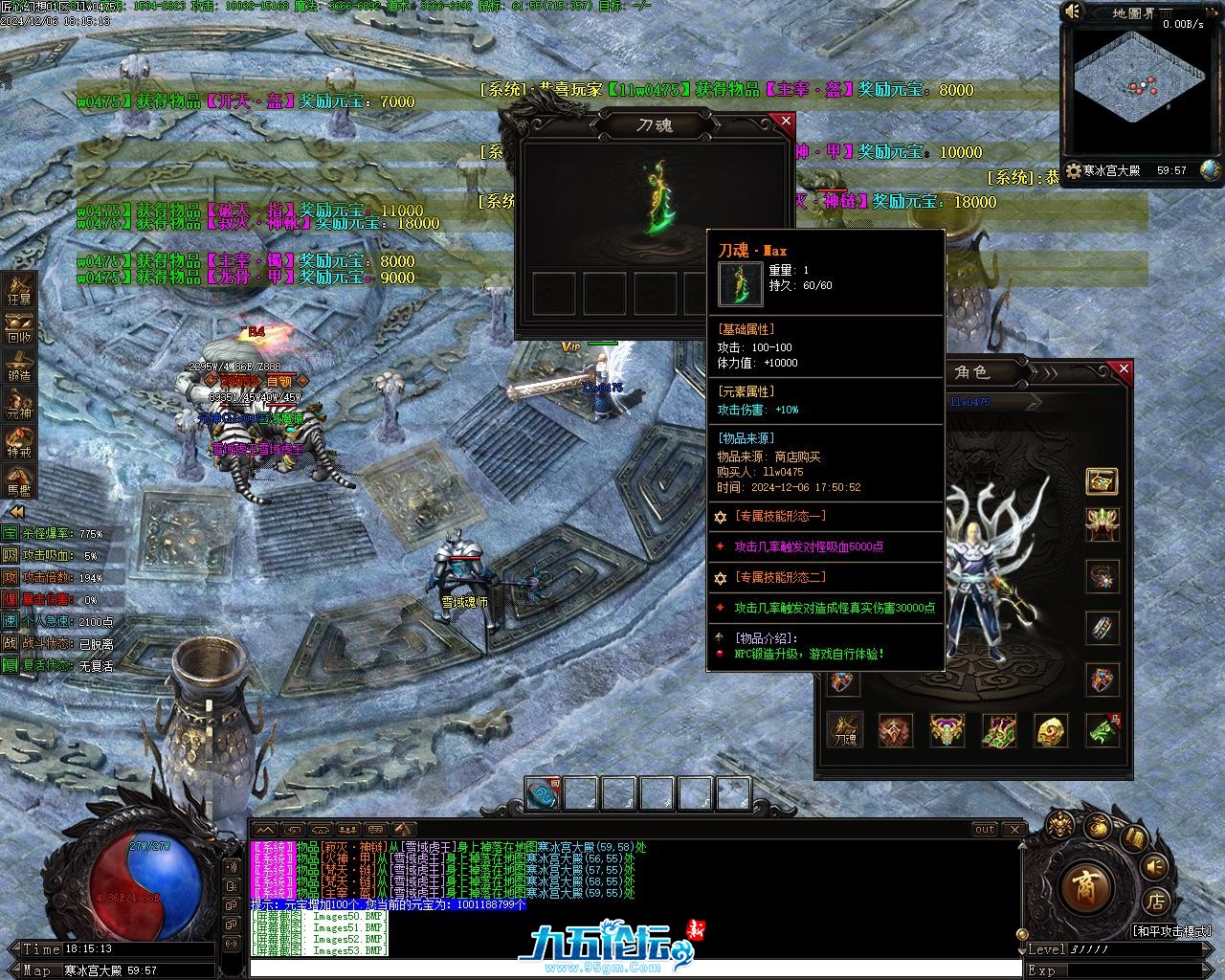Screen dimensions: 1225x980
Task: Open the 店 store button
Action: (1155, 902)
